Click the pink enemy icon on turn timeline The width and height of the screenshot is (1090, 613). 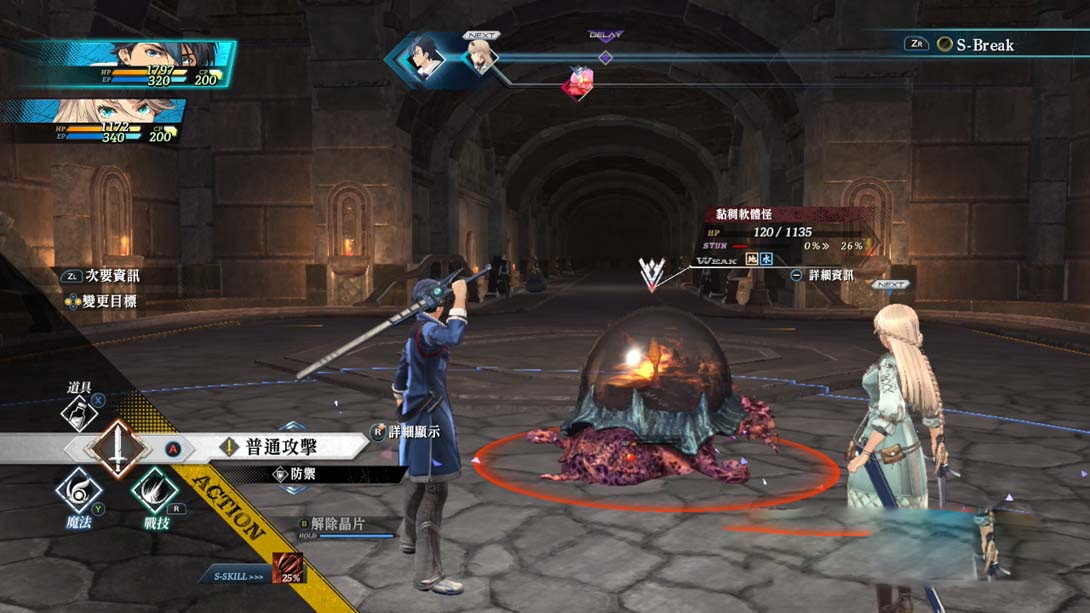577,84
